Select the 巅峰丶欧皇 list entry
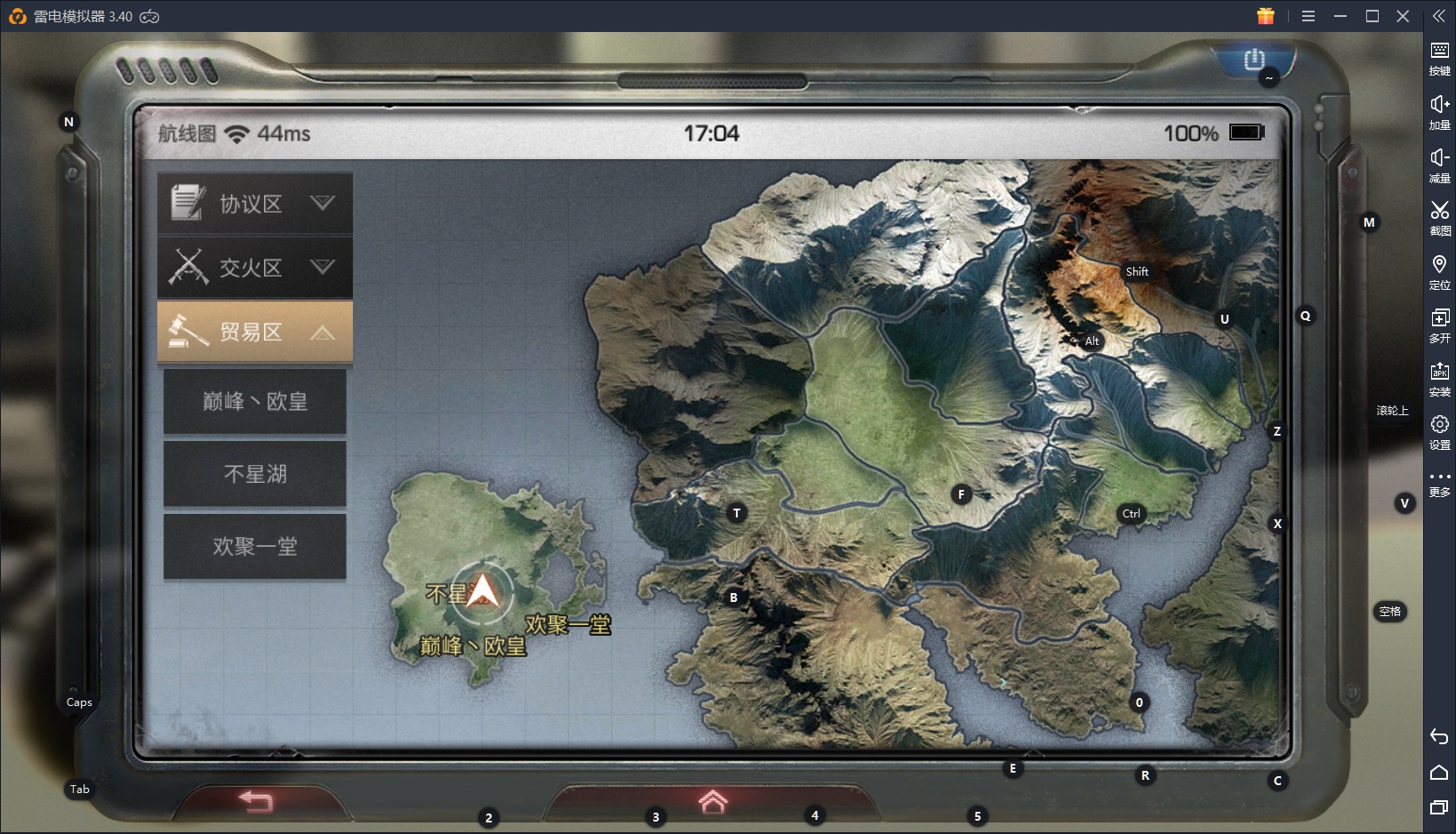Image resolution: width=1456 pixels, height=834 pixels. click(255, 402)
